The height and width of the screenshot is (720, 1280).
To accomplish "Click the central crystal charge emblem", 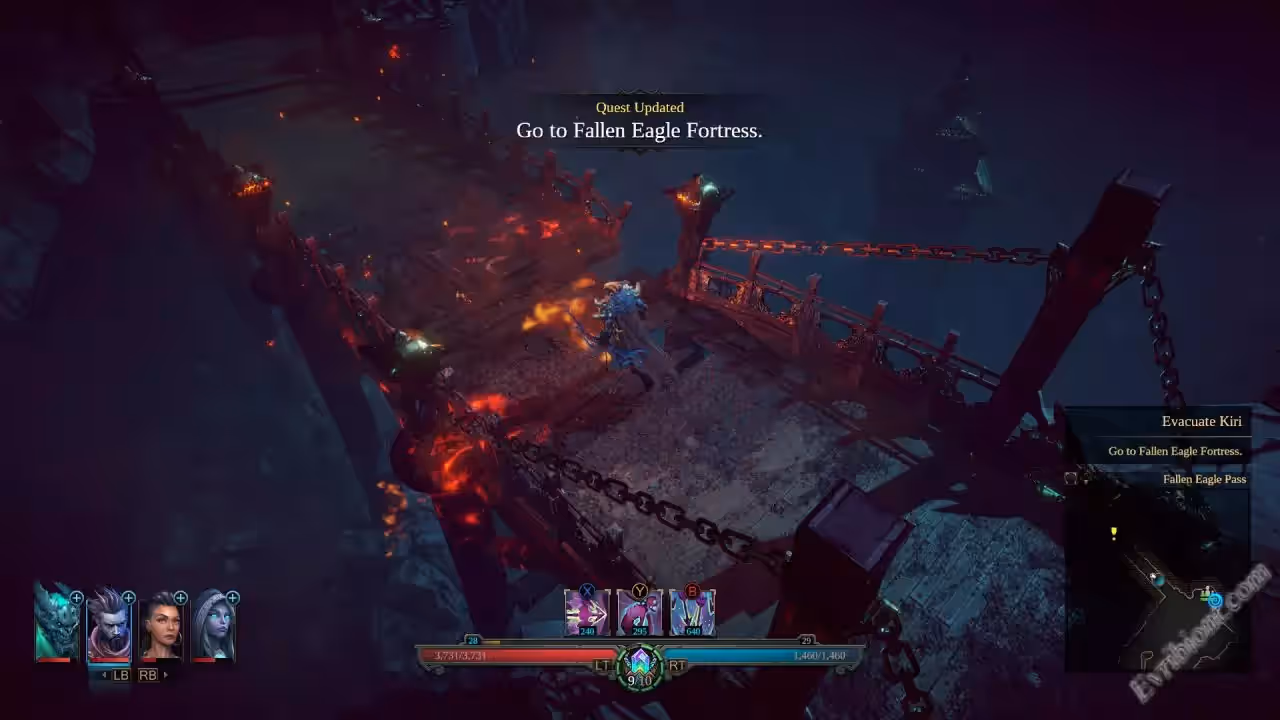I will 640,663.
